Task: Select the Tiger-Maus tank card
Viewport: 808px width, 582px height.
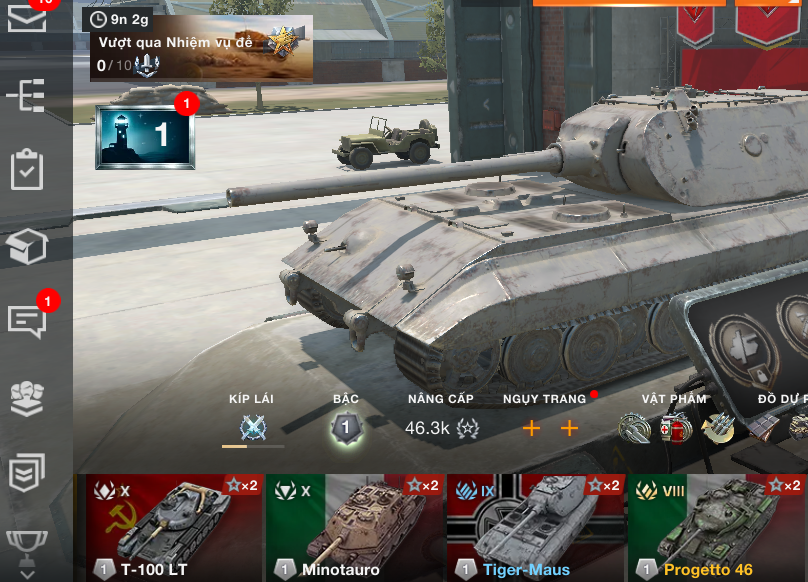Action: (535, 527)
